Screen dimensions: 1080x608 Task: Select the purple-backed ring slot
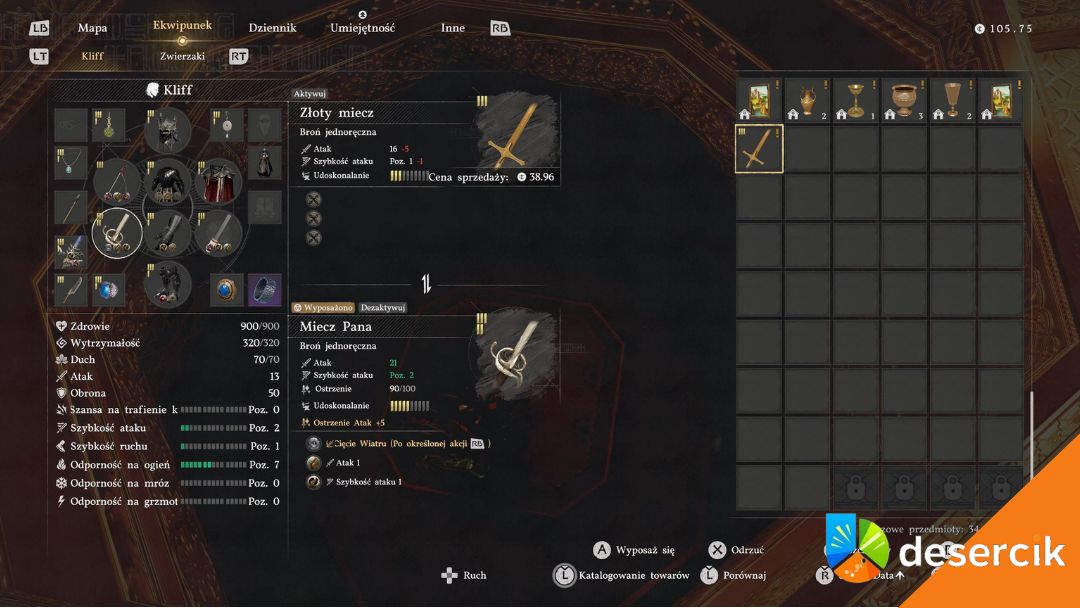click(x=265, y=290)
